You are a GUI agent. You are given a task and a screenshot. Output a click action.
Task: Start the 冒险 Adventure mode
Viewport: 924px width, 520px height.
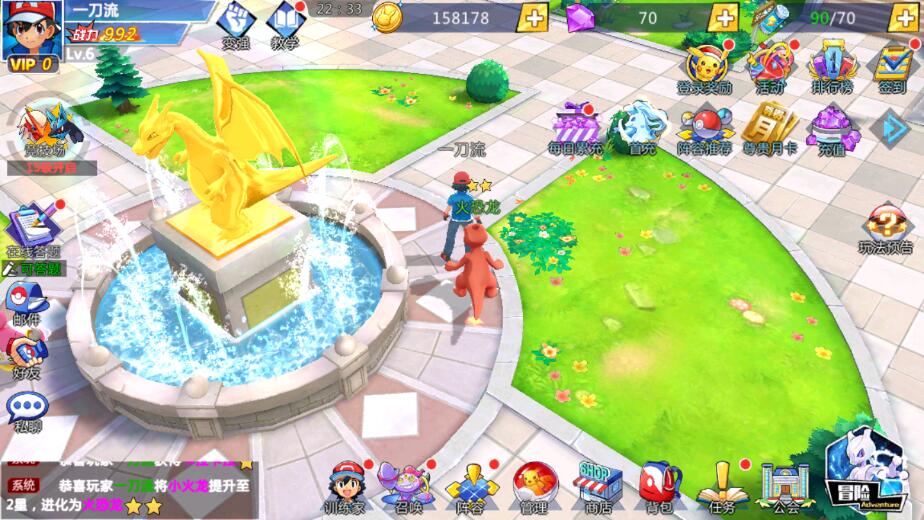point(863,468)
